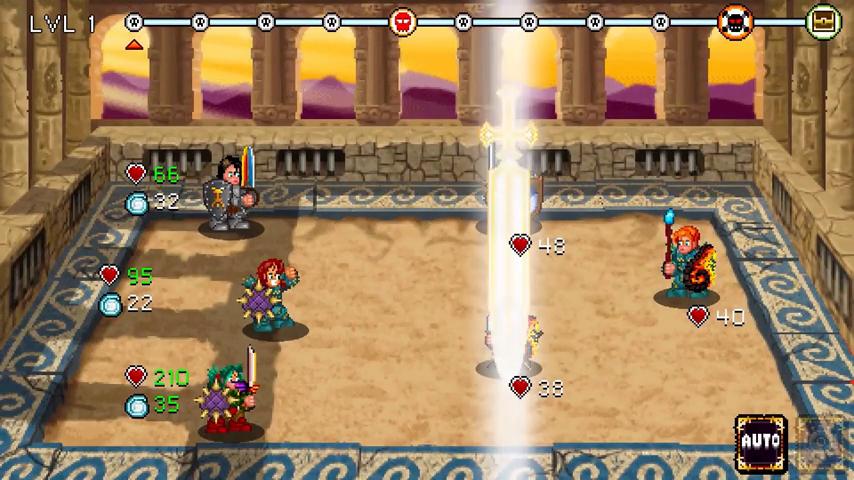Toggle the AUTO battle button
This screenshot has height=480, width=854.
point(760,441)
